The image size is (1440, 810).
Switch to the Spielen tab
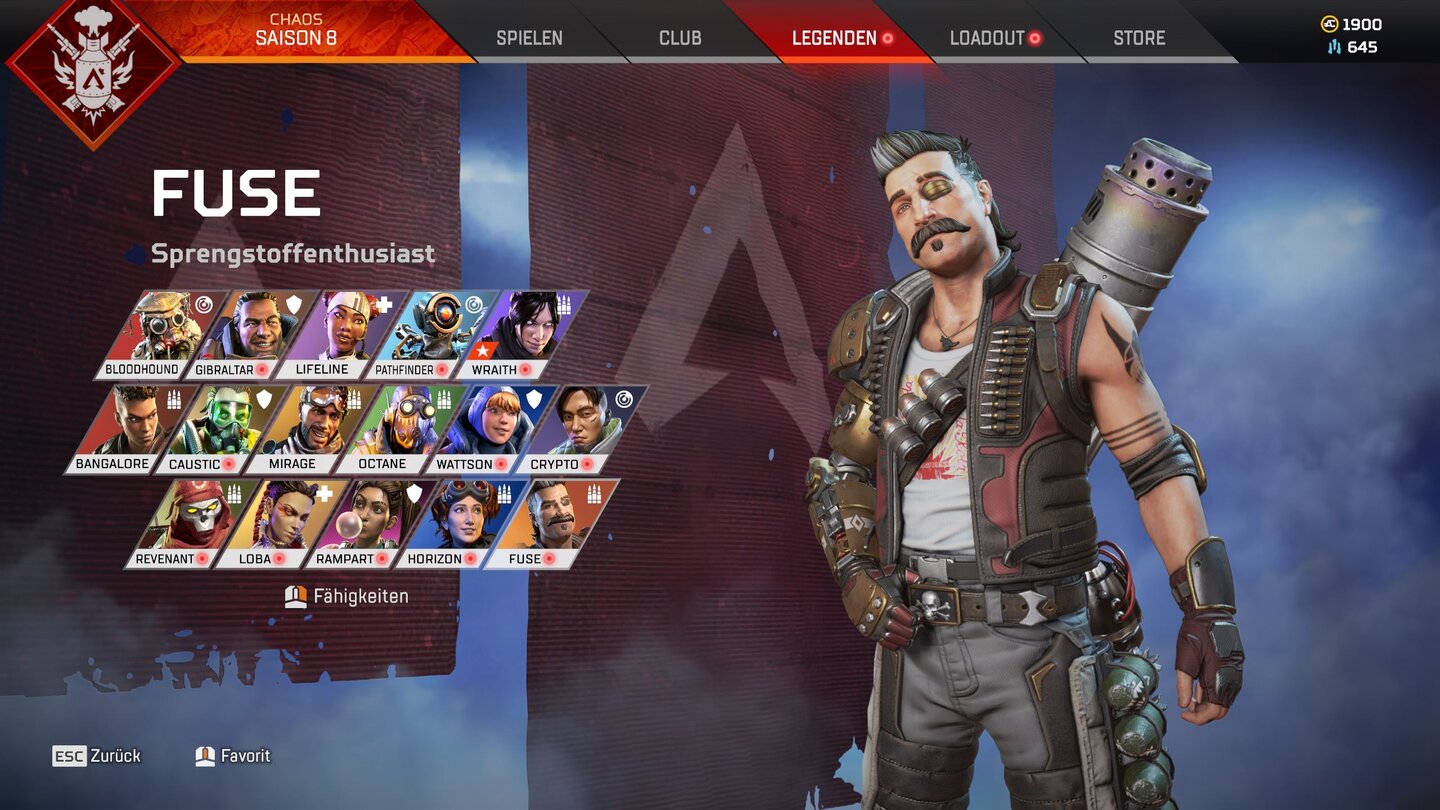529,38
